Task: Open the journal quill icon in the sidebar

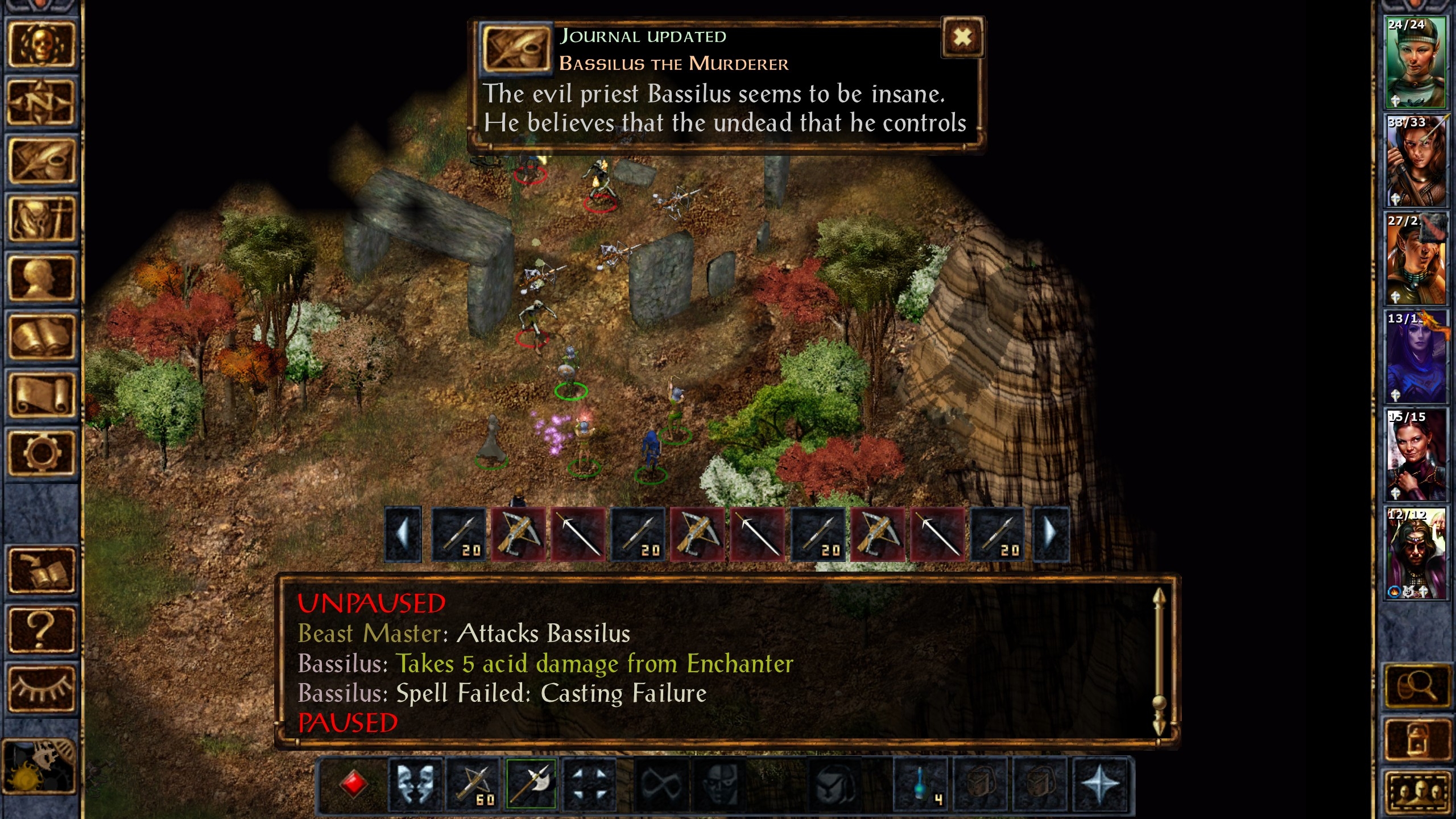Action: (x=40, y=162)
